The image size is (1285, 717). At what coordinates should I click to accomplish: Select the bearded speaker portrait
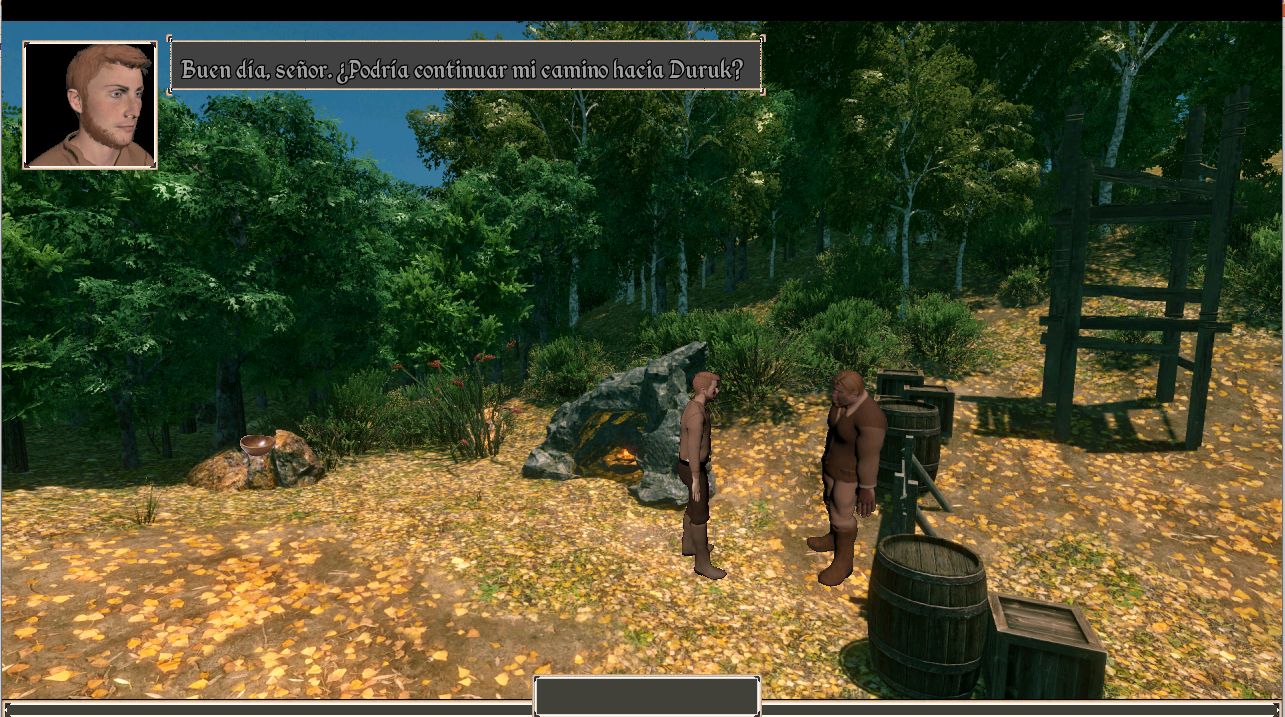click(x=90, y=105)
